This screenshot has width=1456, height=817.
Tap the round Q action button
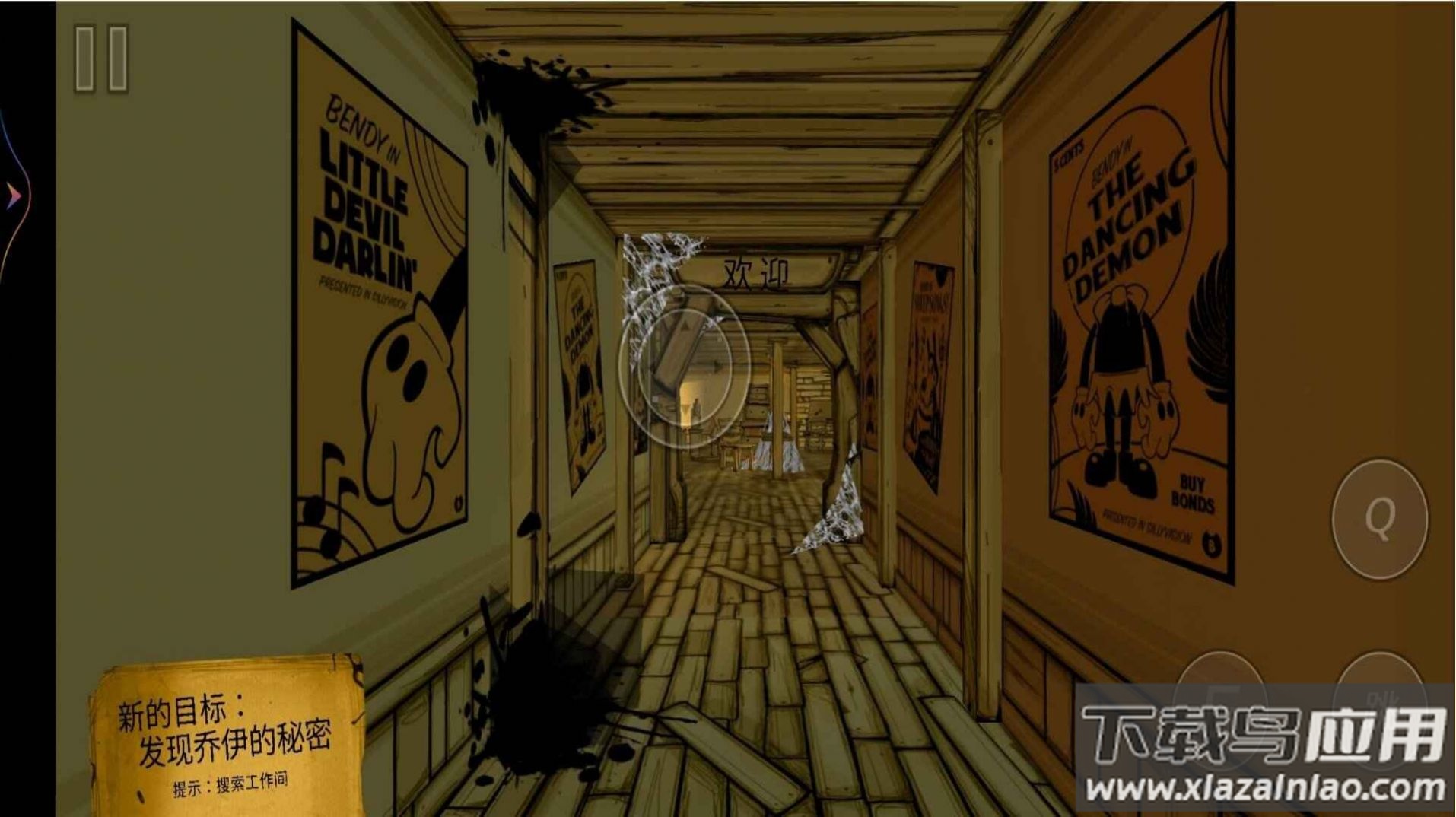(x=1378, y=519)
